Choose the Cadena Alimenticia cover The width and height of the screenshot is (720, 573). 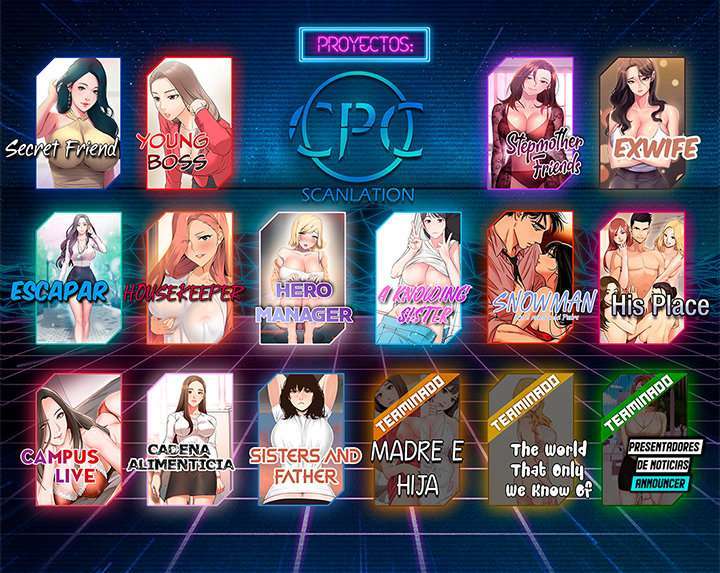[x=190, y=440]
